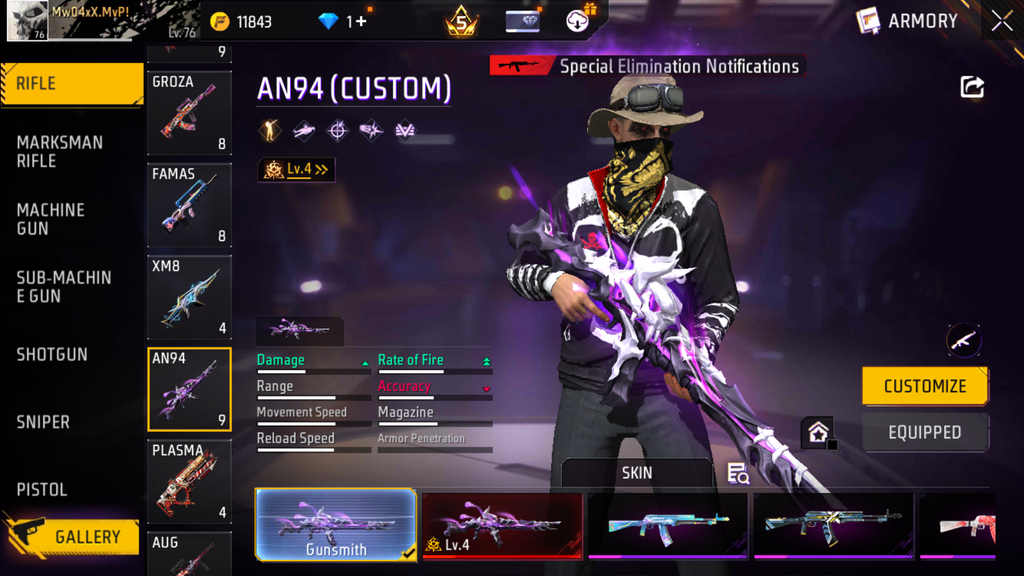
Task: Choose the Lv.4 skin thumbnail
Action: click(x=502, y=524)
